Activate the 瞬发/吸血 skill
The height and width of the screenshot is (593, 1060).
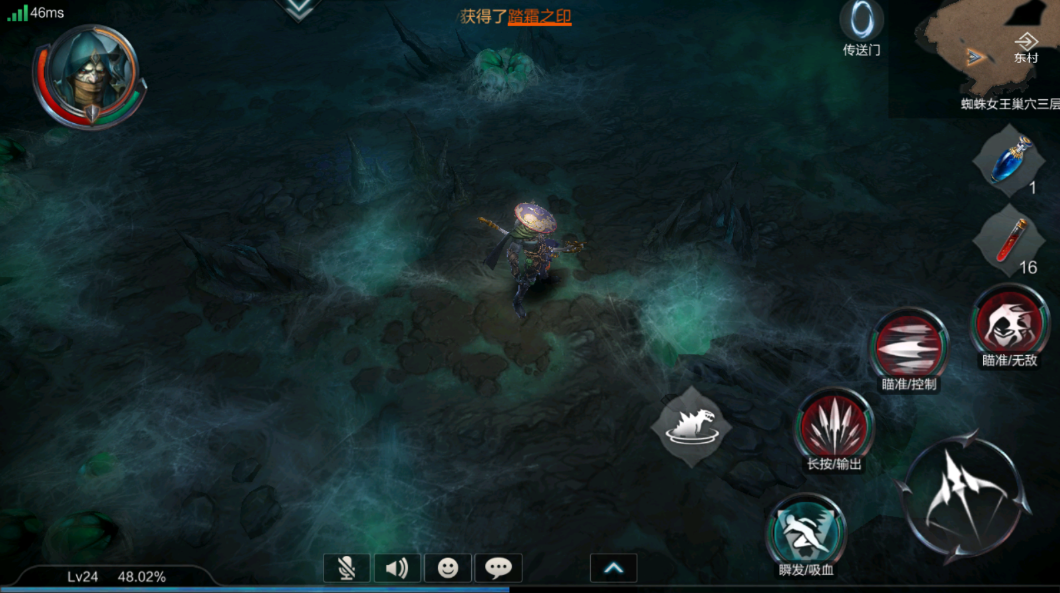[806, 531]
